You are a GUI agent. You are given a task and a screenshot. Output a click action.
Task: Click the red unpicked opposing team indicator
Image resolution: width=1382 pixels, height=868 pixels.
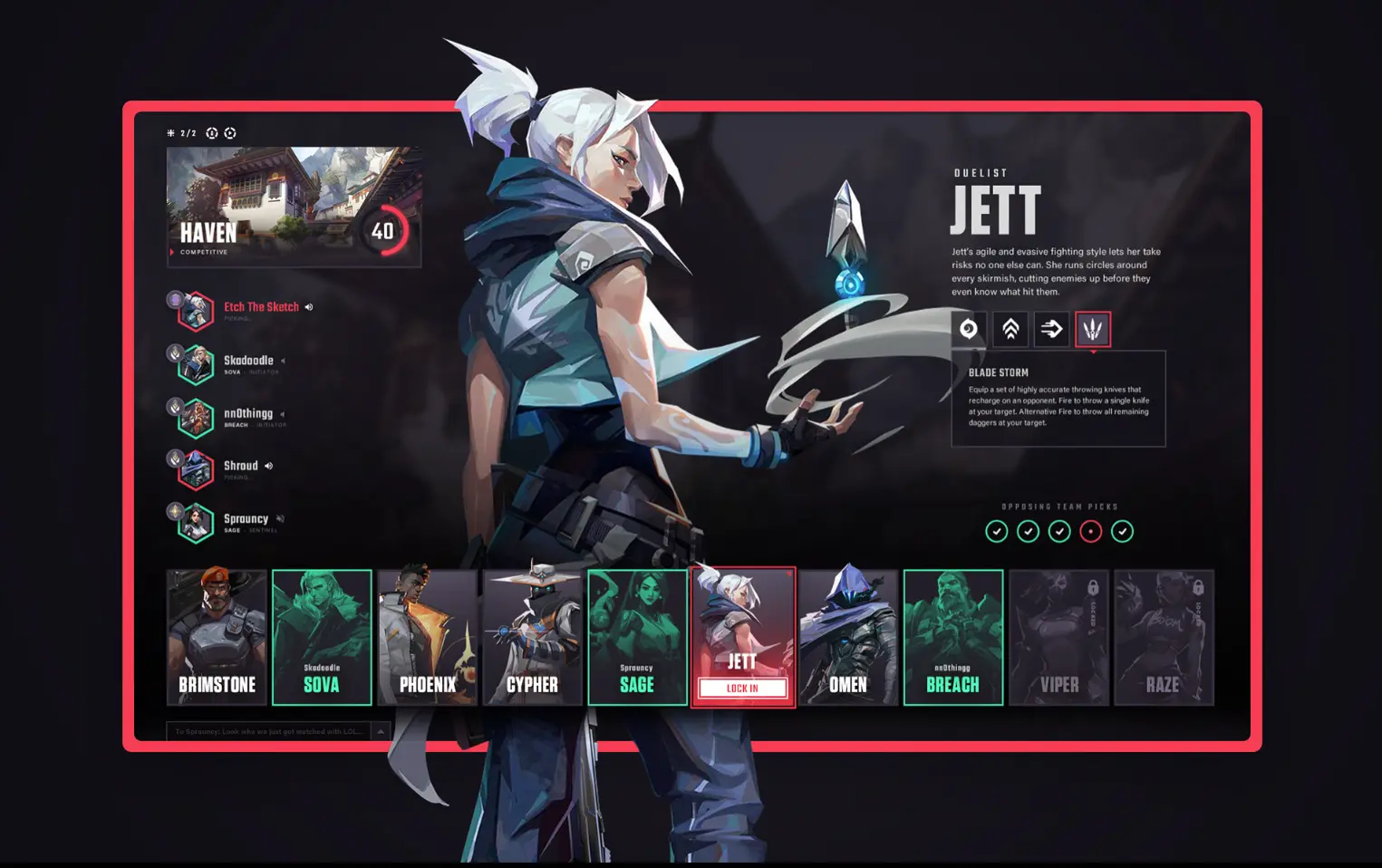click(x=1091, y=532)
